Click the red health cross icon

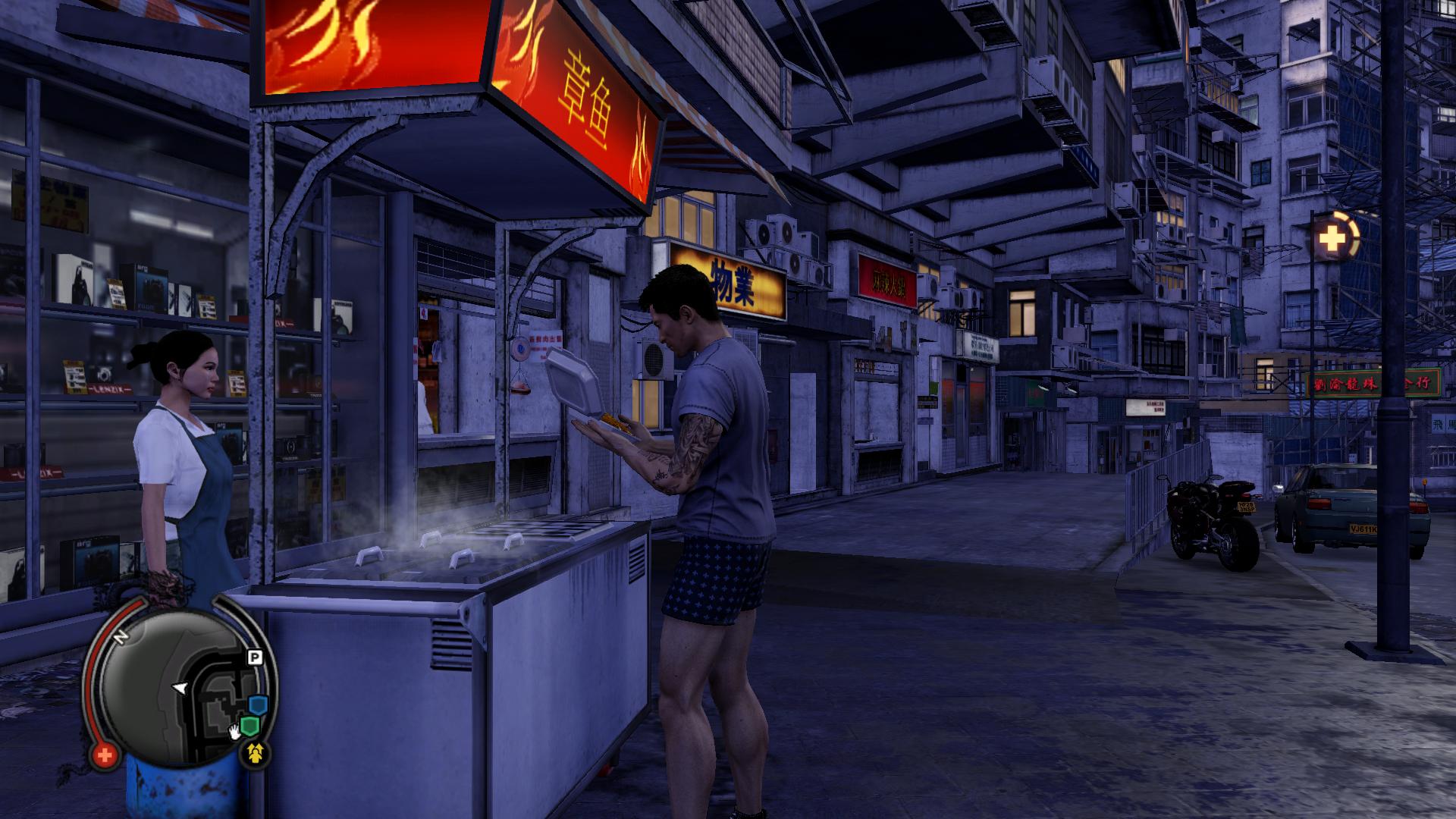tap(105, 755)
